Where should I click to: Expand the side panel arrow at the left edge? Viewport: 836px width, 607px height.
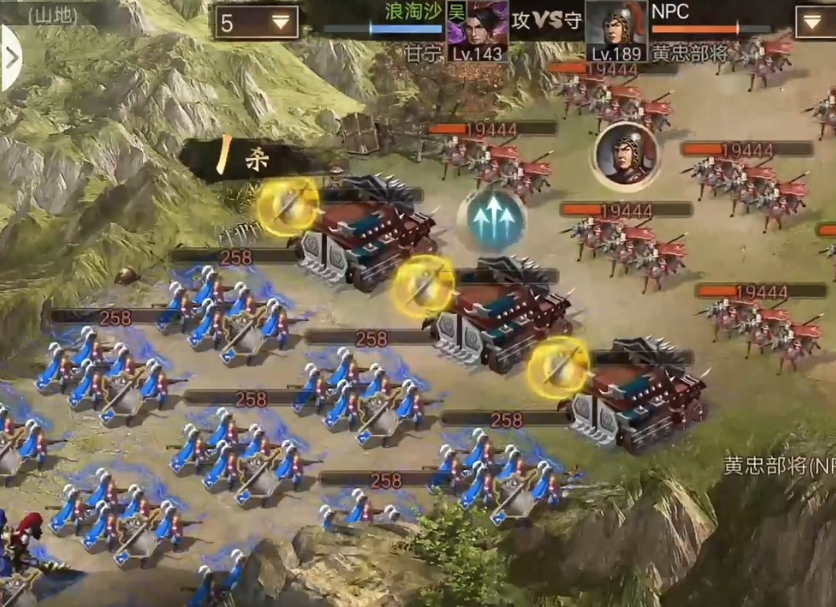tap(10, 57)
